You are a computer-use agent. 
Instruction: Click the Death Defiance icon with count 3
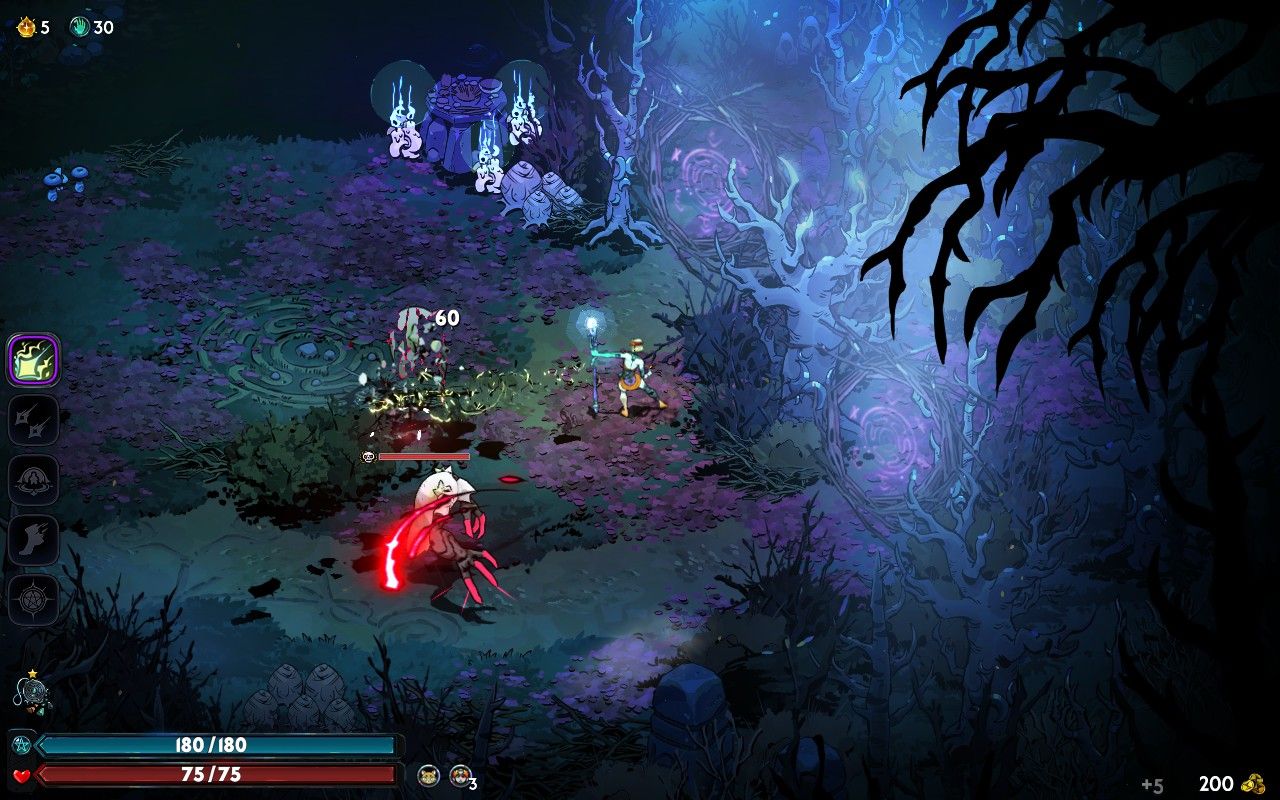click(x=460, y=775)
